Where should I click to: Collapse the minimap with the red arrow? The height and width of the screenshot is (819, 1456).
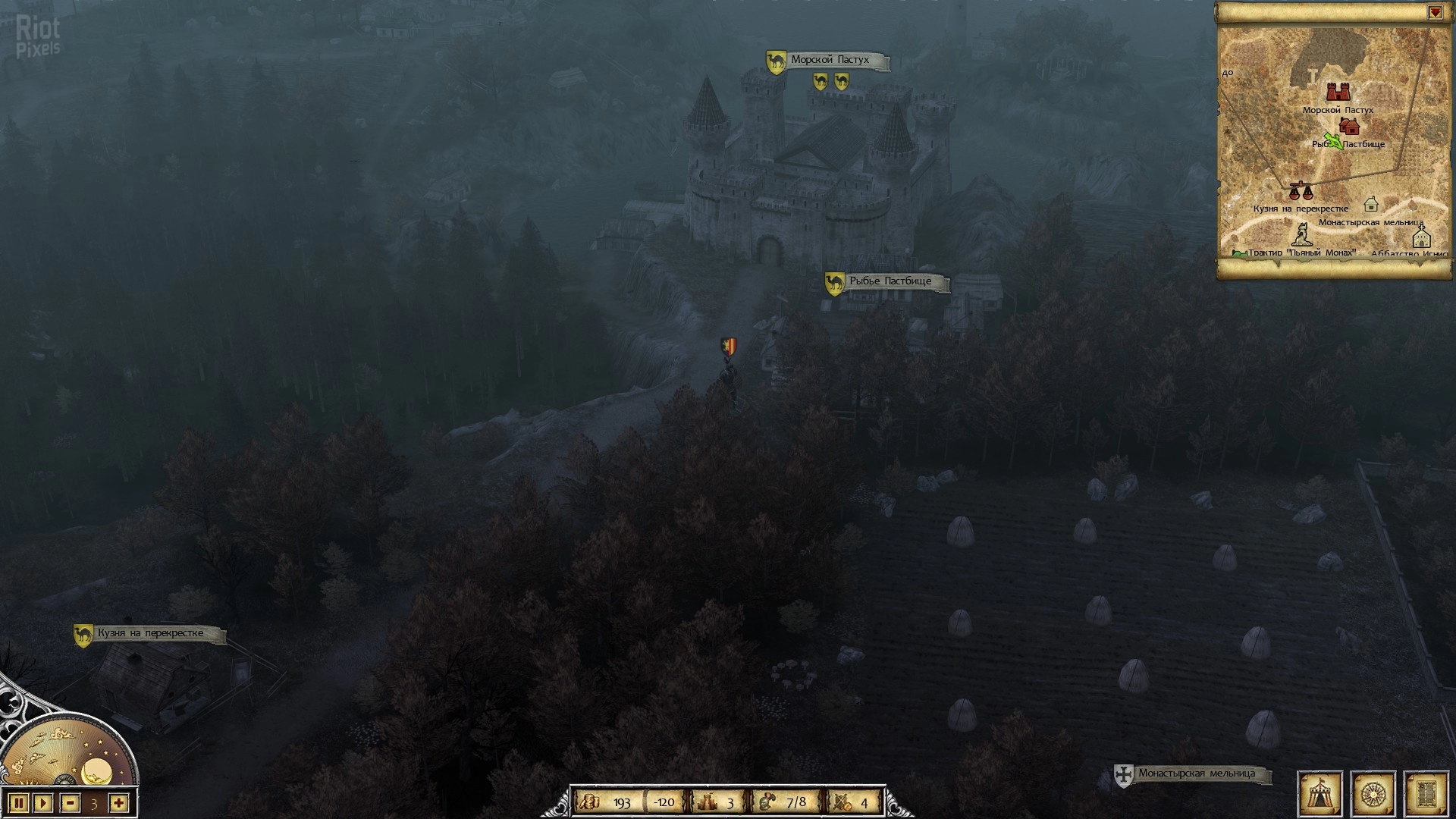[1436, 13]
